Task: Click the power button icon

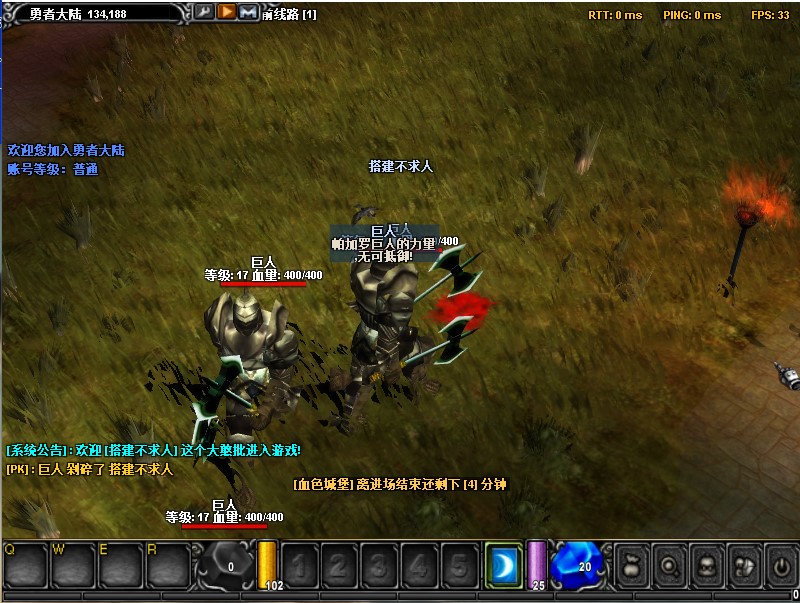Action: click(780, 566)
